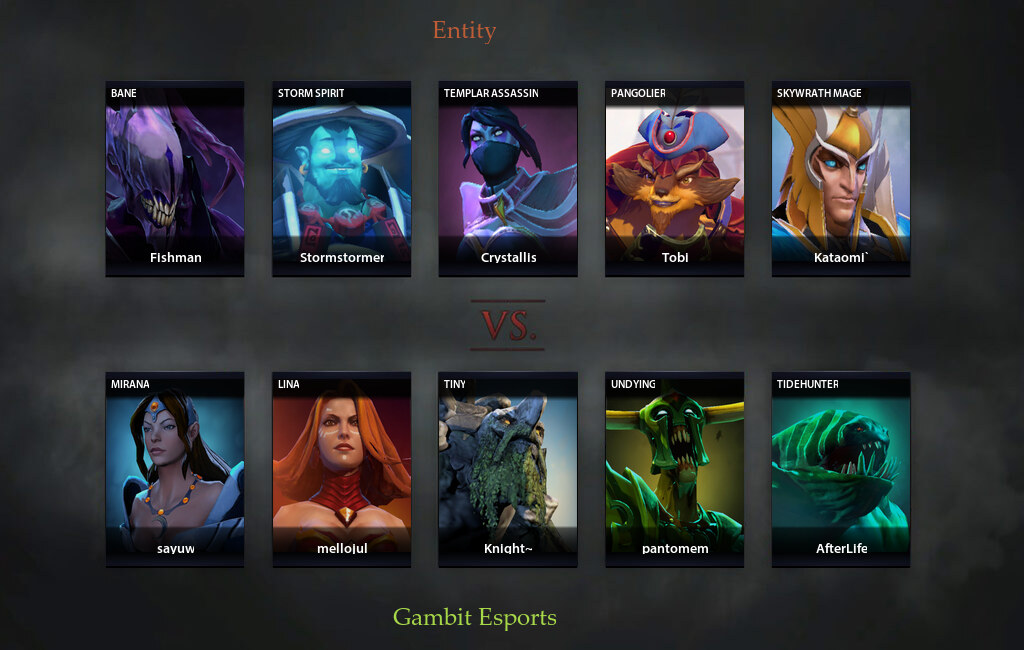Viewport: 1024px width, 650px height.
Task: Click the Lina hero card
Action: click(x=342, y=470)
